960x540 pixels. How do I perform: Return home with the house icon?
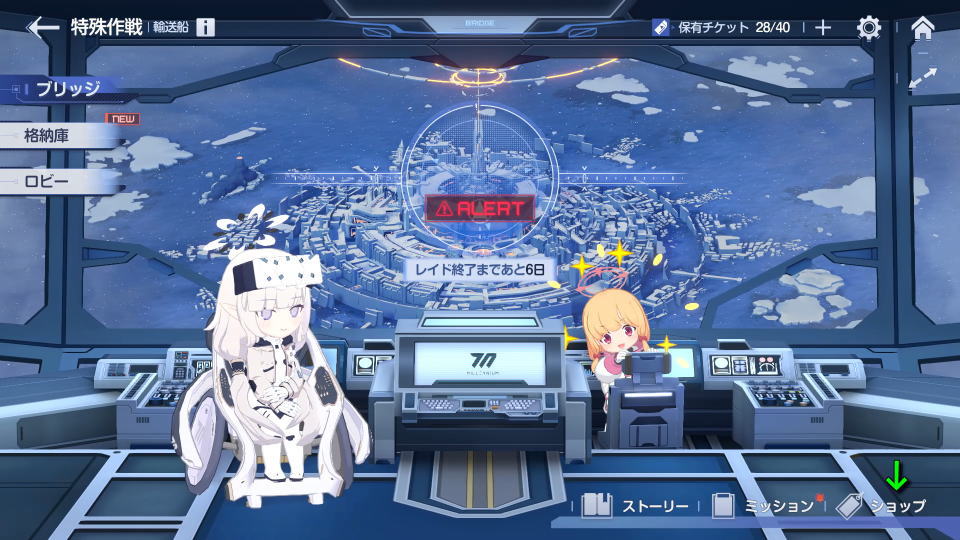(x=923, y=27)
